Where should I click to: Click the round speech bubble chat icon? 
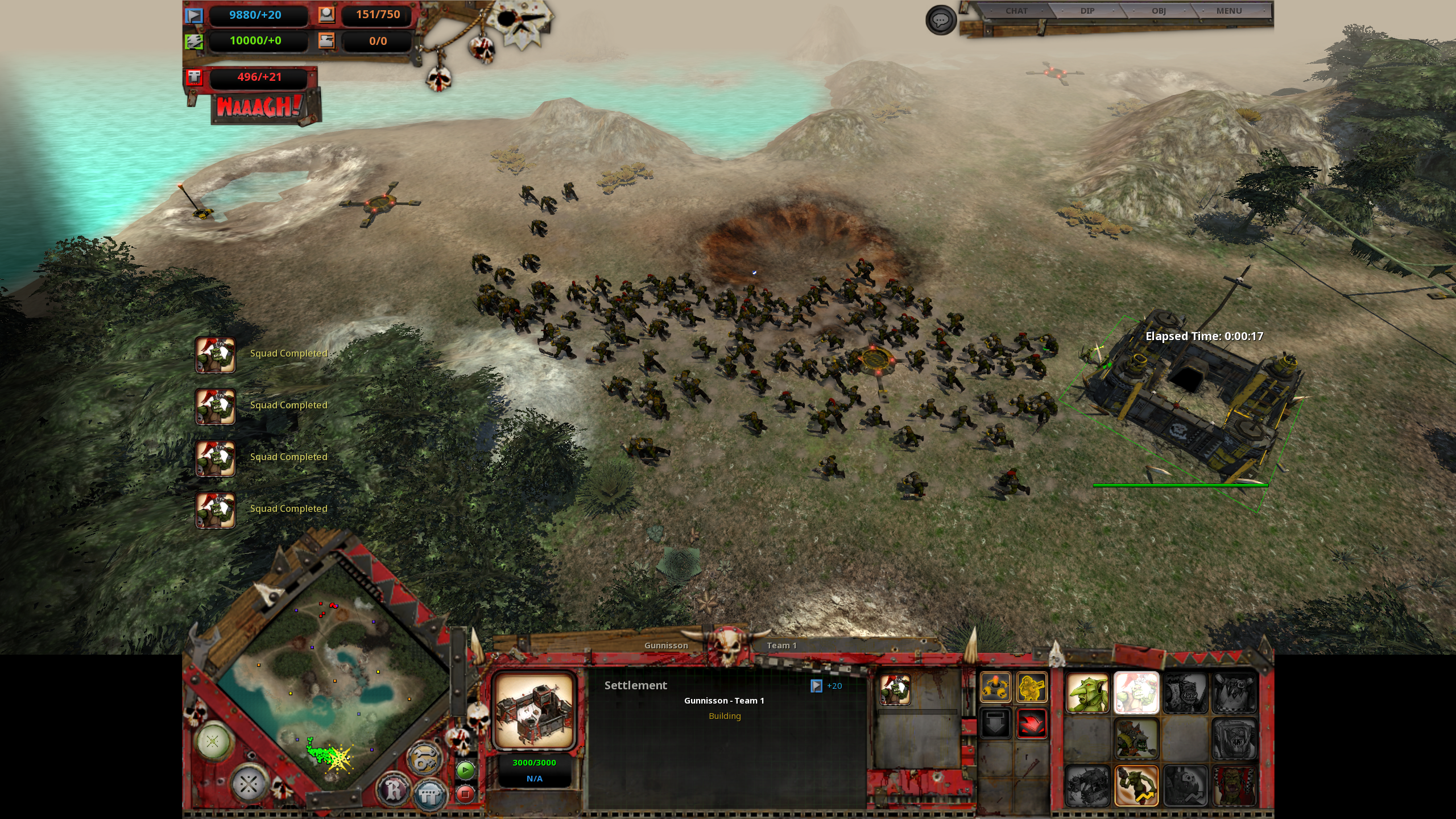click(941, 20)
